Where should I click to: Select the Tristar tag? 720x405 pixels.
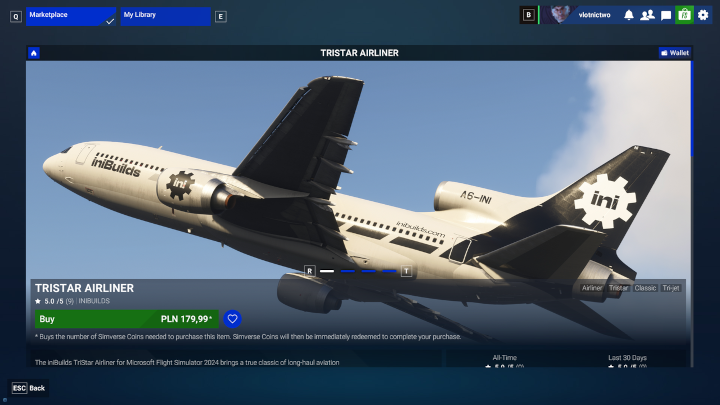tap(619, 288)
